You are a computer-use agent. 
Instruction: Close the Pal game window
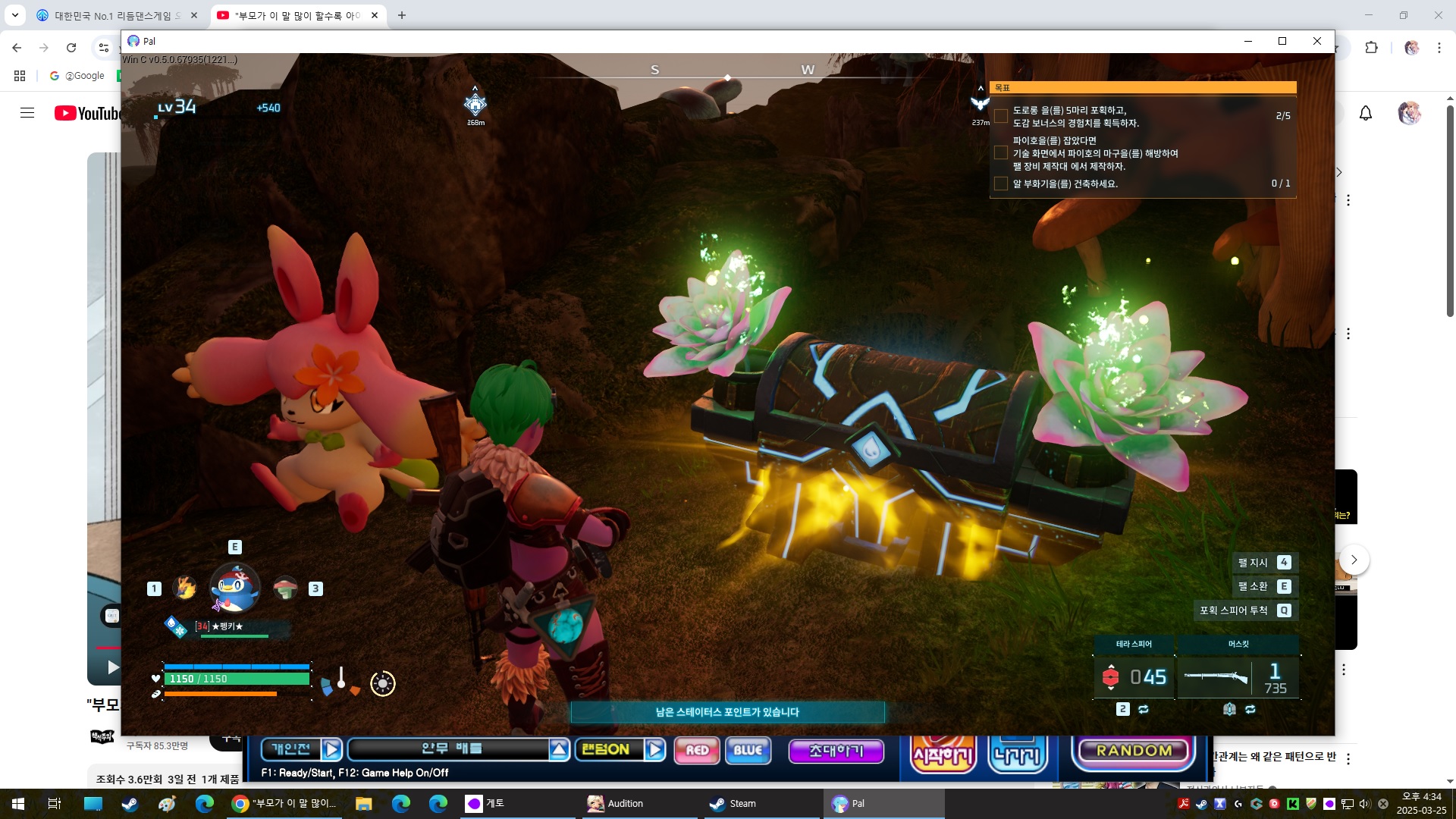click(1317, 41)
